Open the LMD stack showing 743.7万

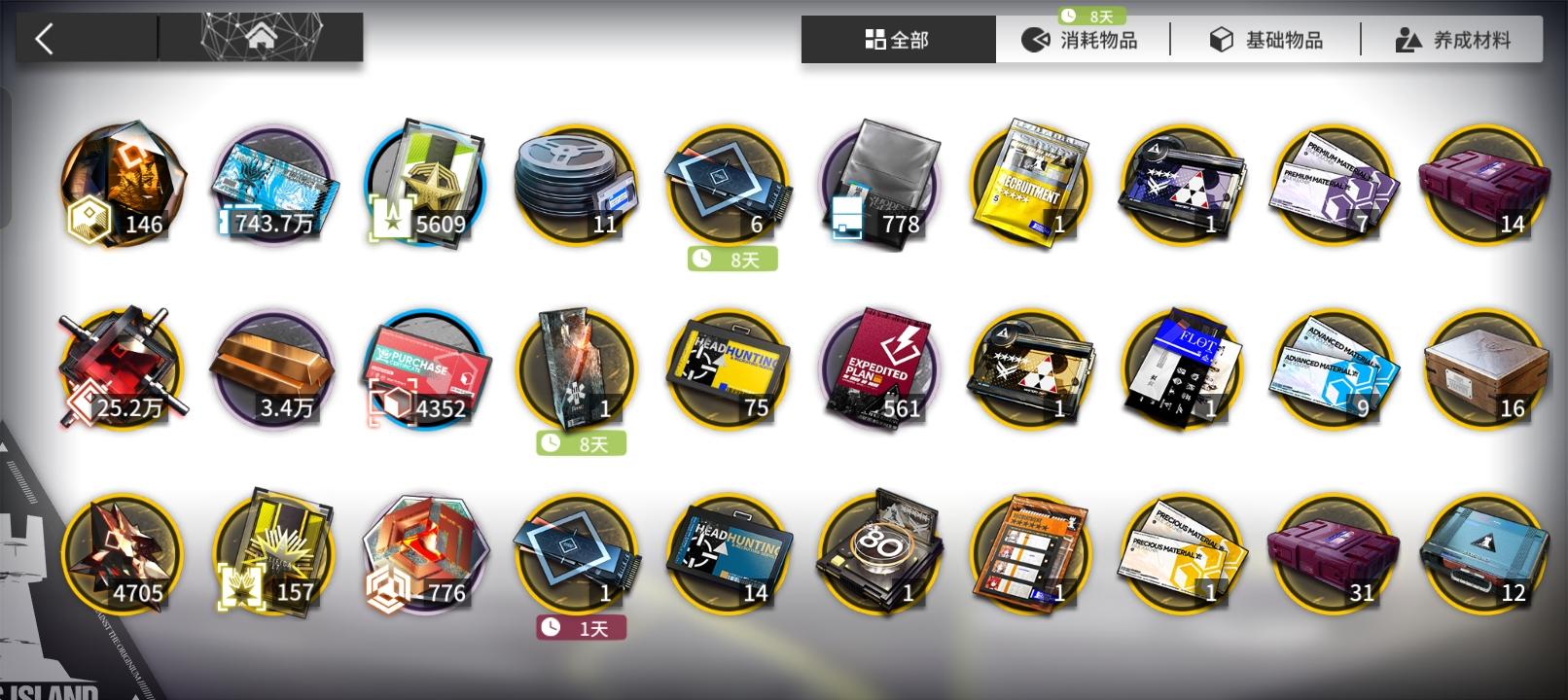point(272,185)
